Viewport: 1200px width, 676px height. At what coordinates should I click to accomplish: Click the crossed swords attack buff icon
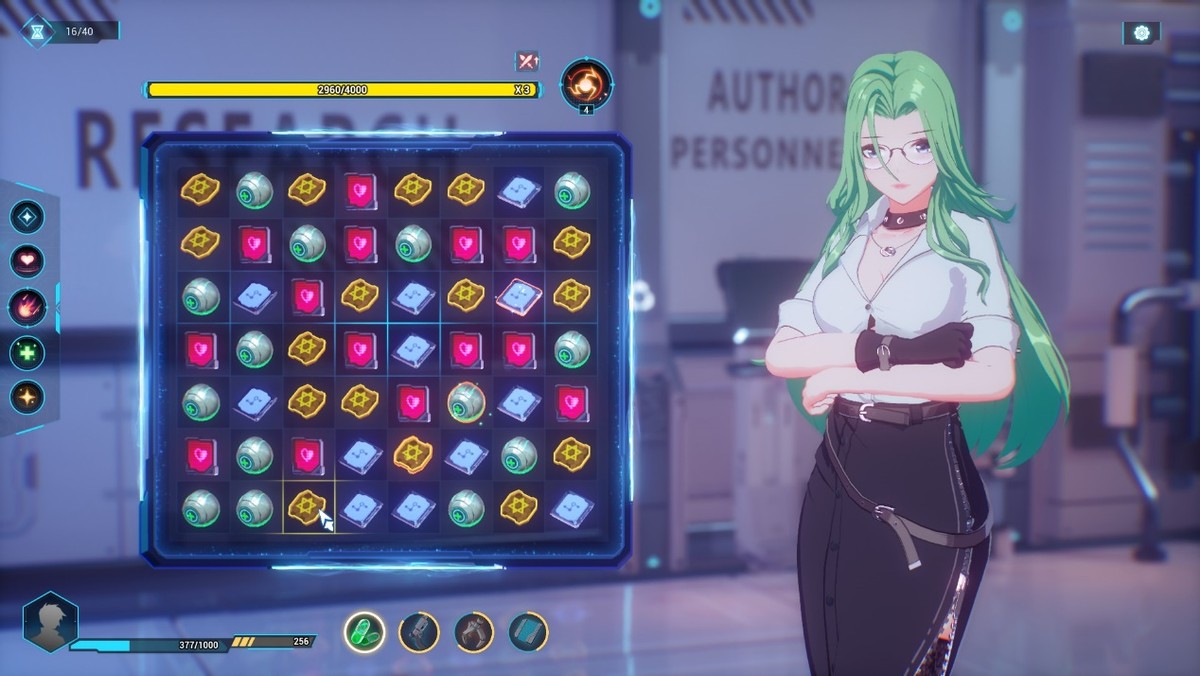(x=526, y=62)
